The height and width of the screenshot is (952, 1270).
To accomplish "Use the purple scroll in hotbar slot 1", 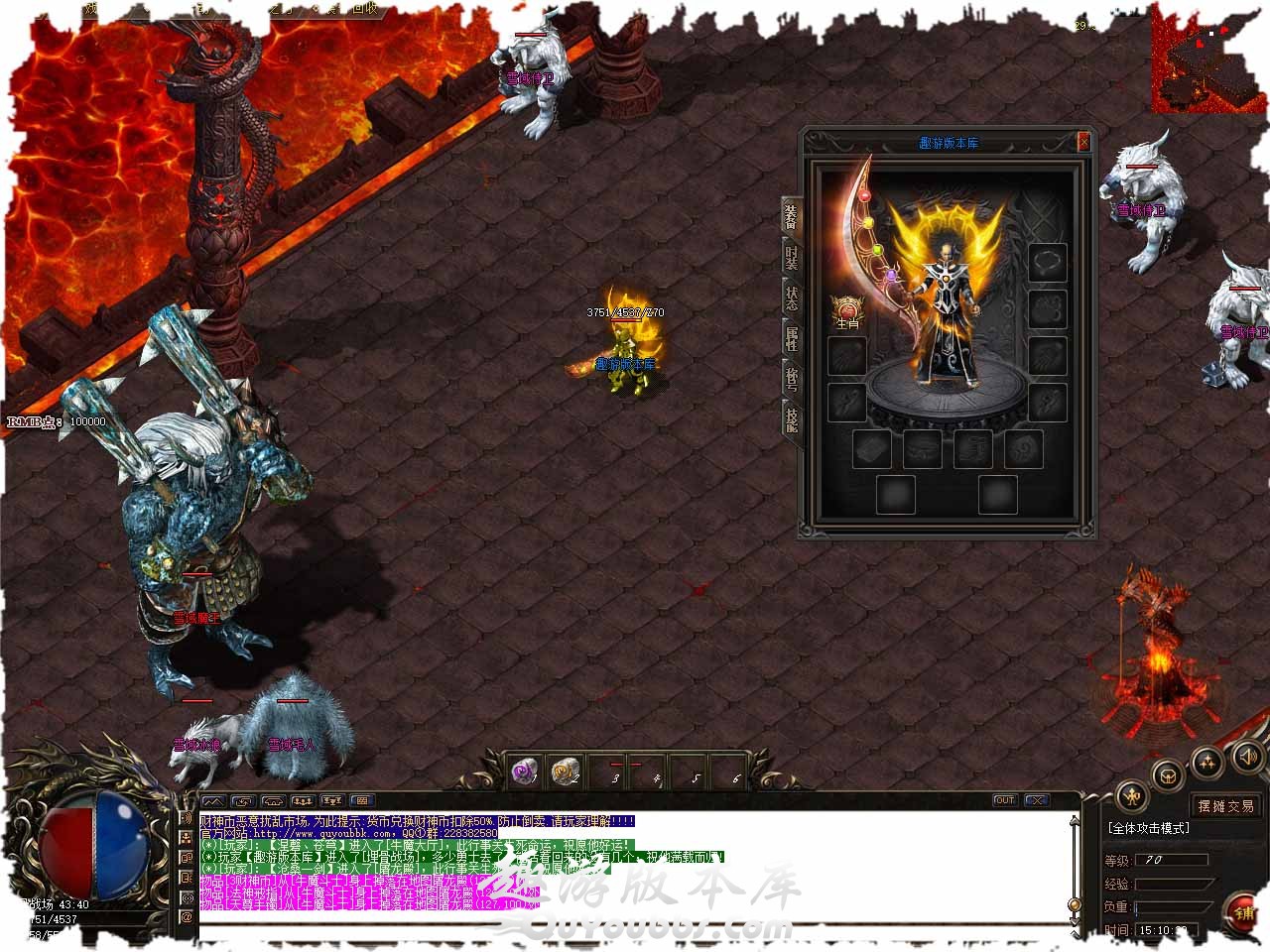I will 524,771.
